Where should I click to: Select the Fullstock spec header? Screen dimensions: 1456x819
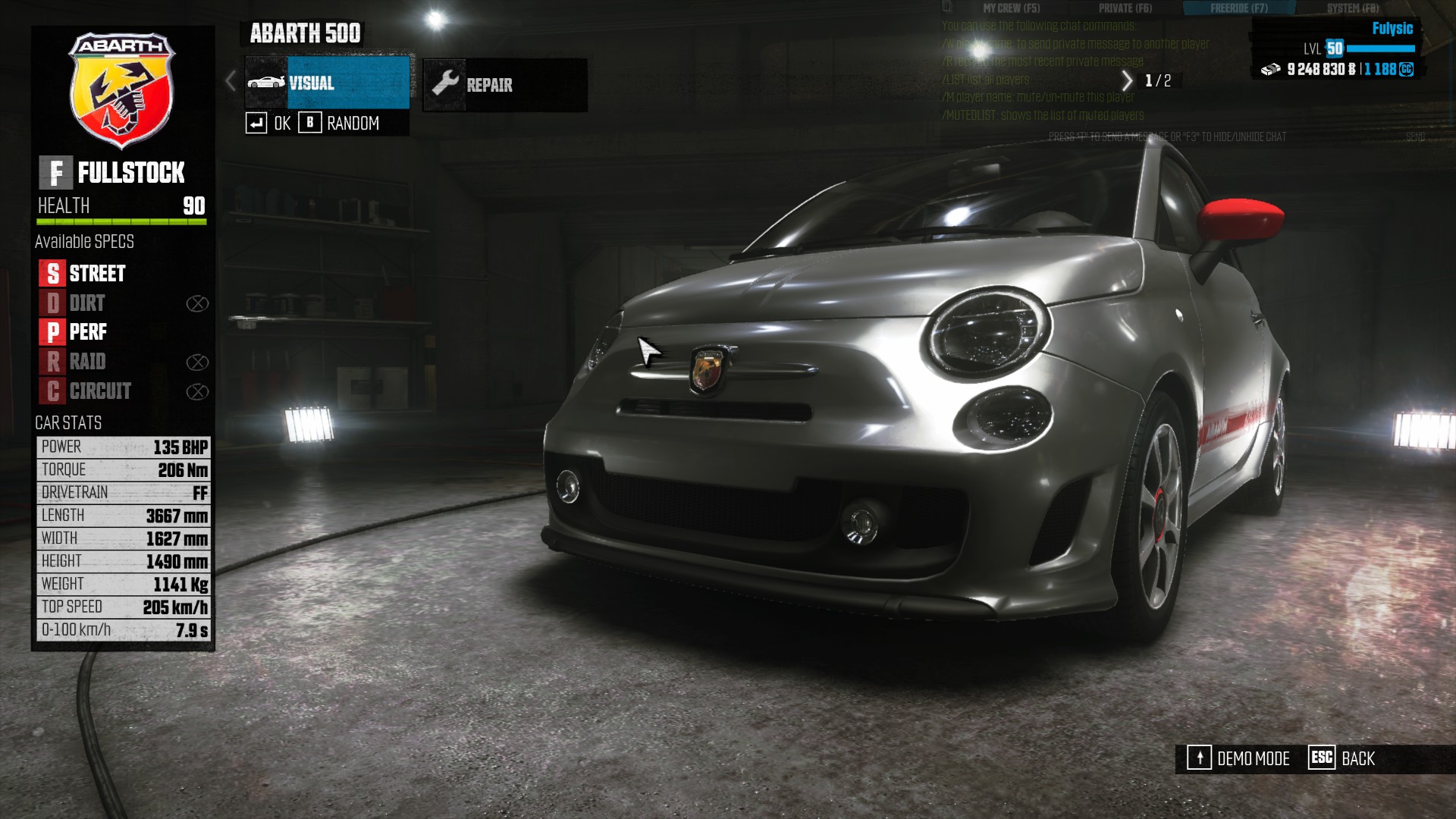112,173
